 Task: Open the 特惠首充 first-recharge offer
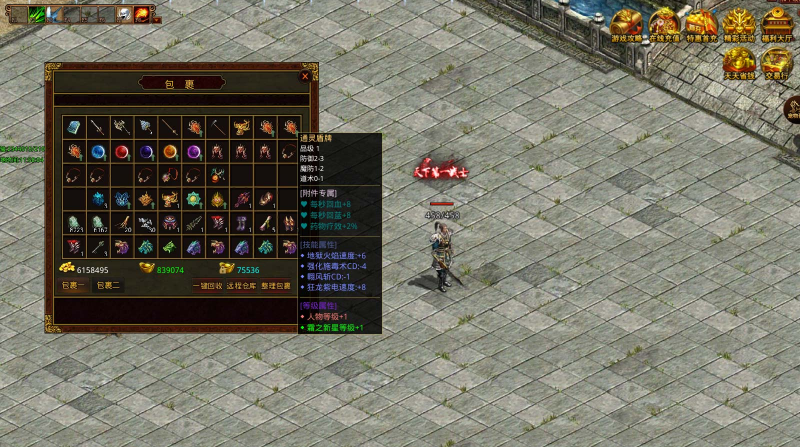point(701,24)
